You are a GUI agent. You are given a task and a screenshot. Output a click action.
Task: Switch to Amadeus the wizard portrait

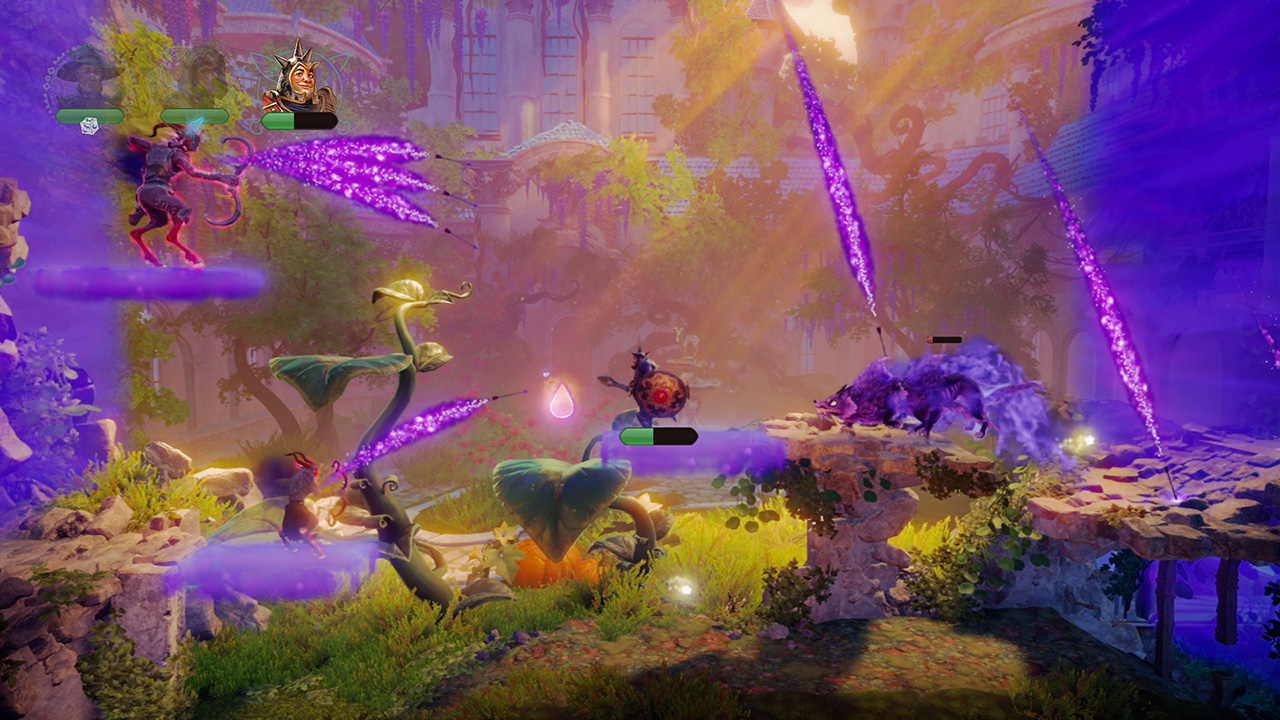(x=87, y=78)
